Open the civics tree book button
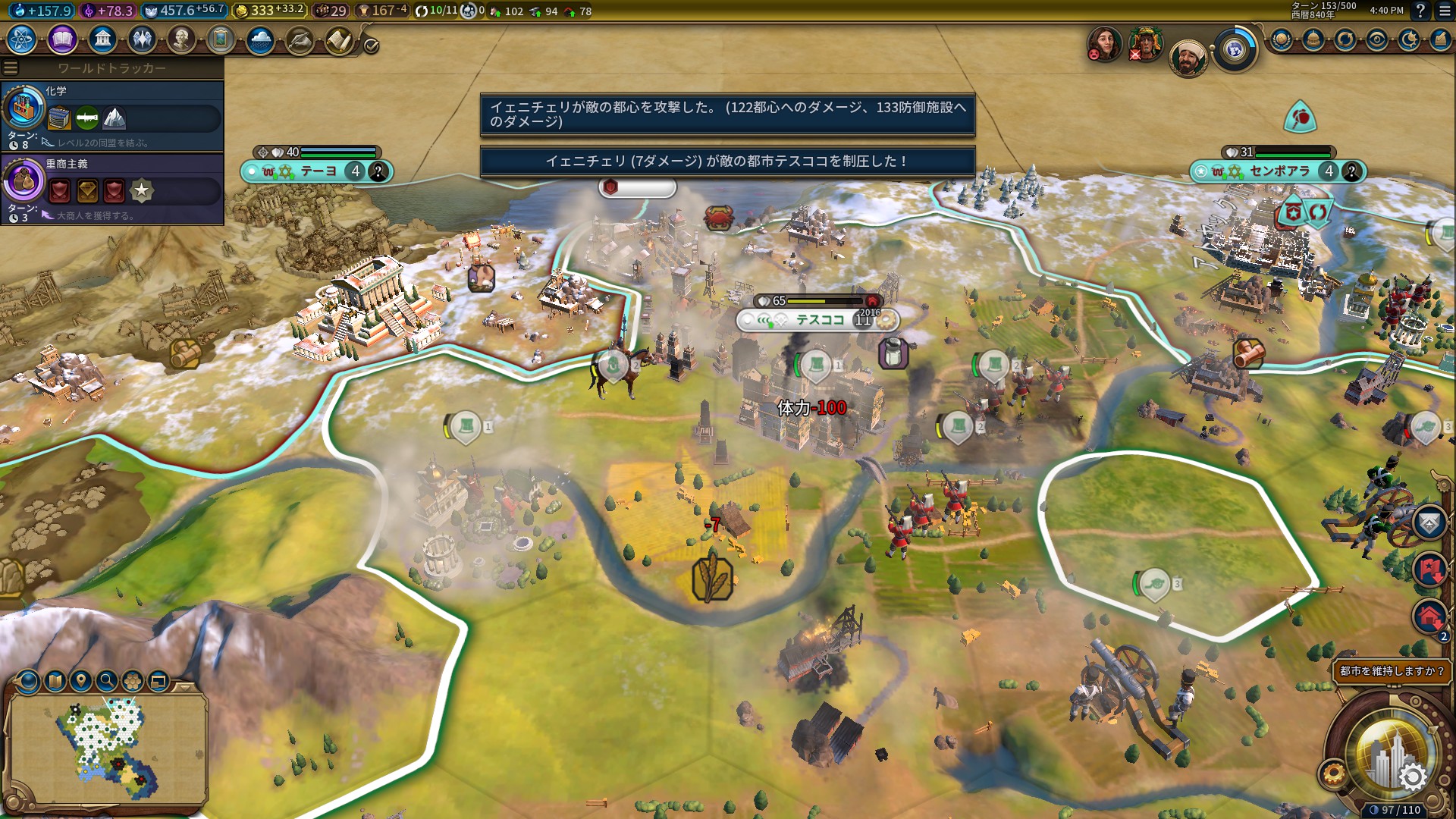The height and width of the screenshot is (819, 1456). click(x=62, y=39)
